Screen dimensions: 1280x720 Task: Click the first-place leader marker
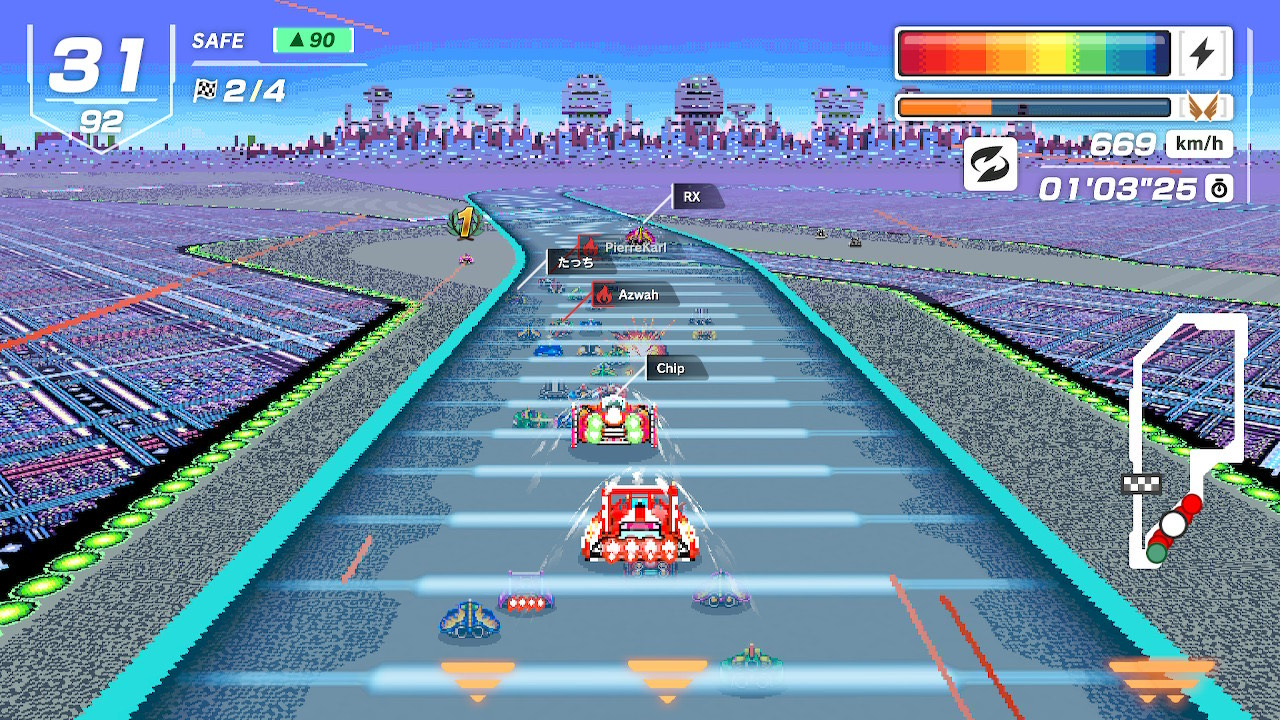tap(465, 222)
